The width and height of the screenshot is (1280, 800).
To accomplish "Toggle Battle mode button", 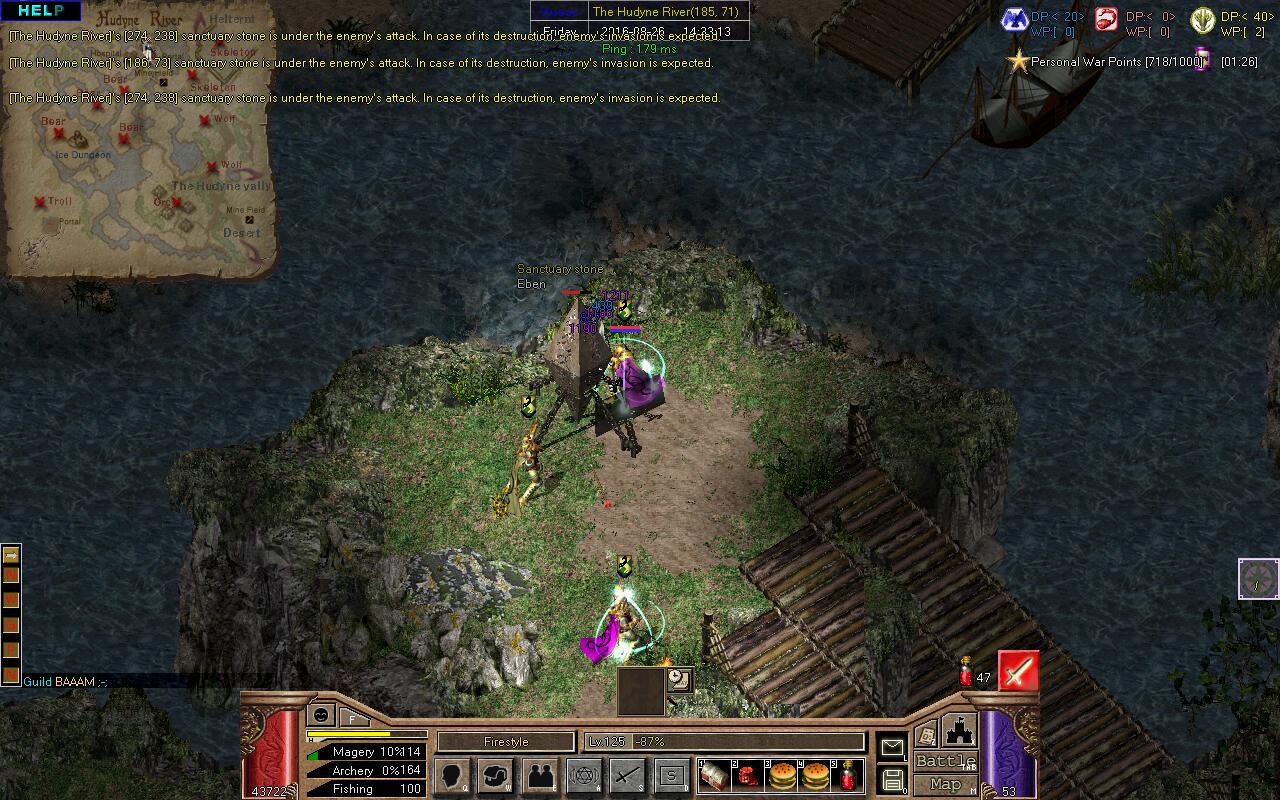I will [x=945, y=762].
